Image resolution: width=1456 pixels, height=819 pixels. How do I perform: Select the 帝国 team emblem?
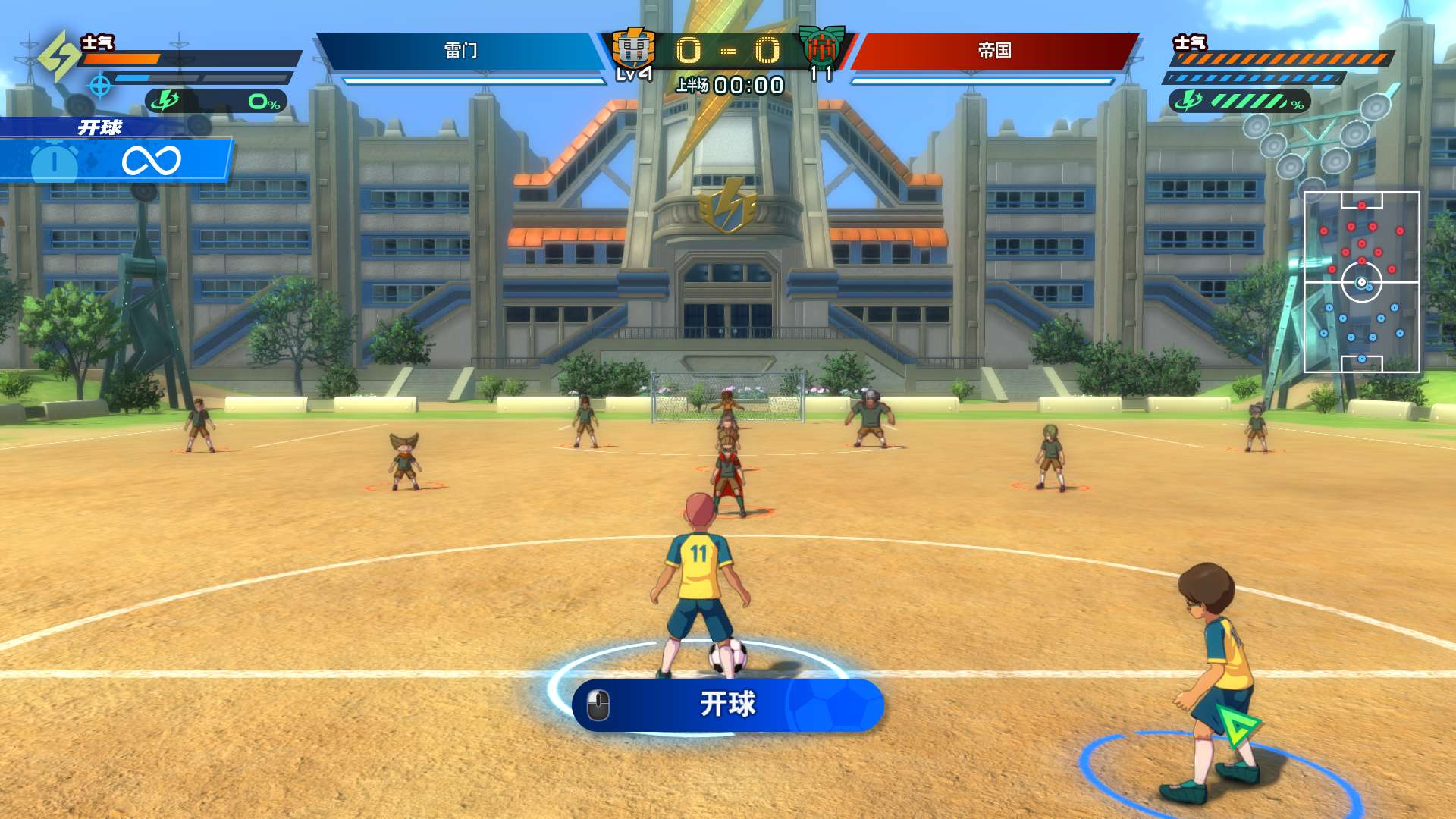tap(821, 47)
